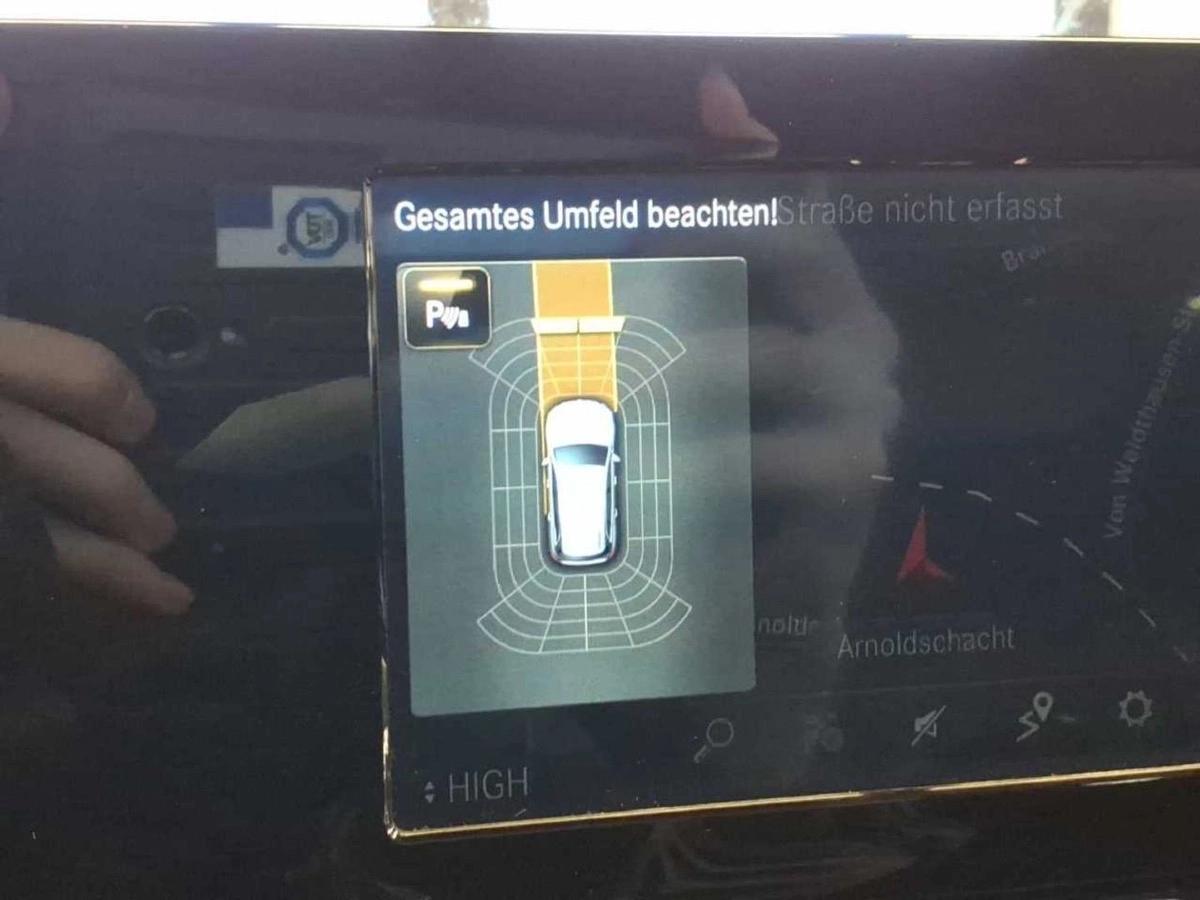Image resolution: width=1200 pixels, height=900 pixels.
Task: Tap the parking sensor P icon
Action: click(446, 308)
